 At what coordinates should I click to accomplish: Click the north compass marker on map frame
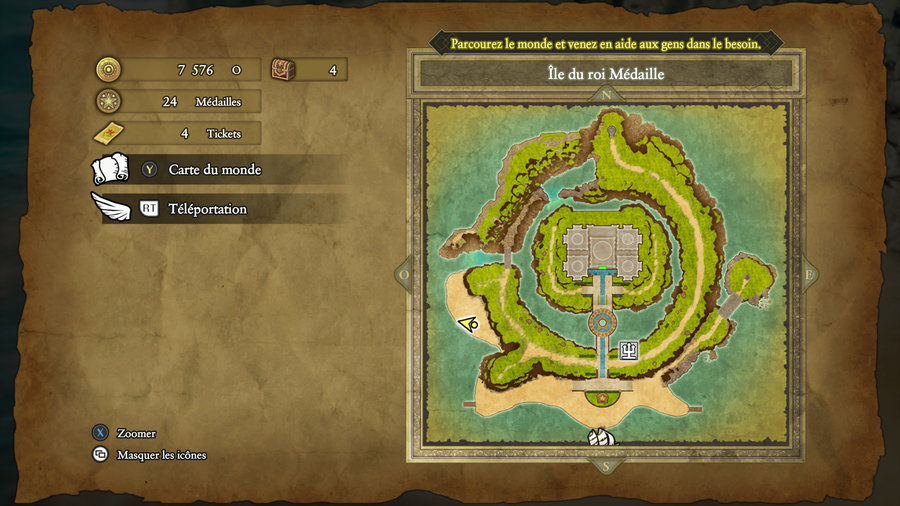[606, 95]
